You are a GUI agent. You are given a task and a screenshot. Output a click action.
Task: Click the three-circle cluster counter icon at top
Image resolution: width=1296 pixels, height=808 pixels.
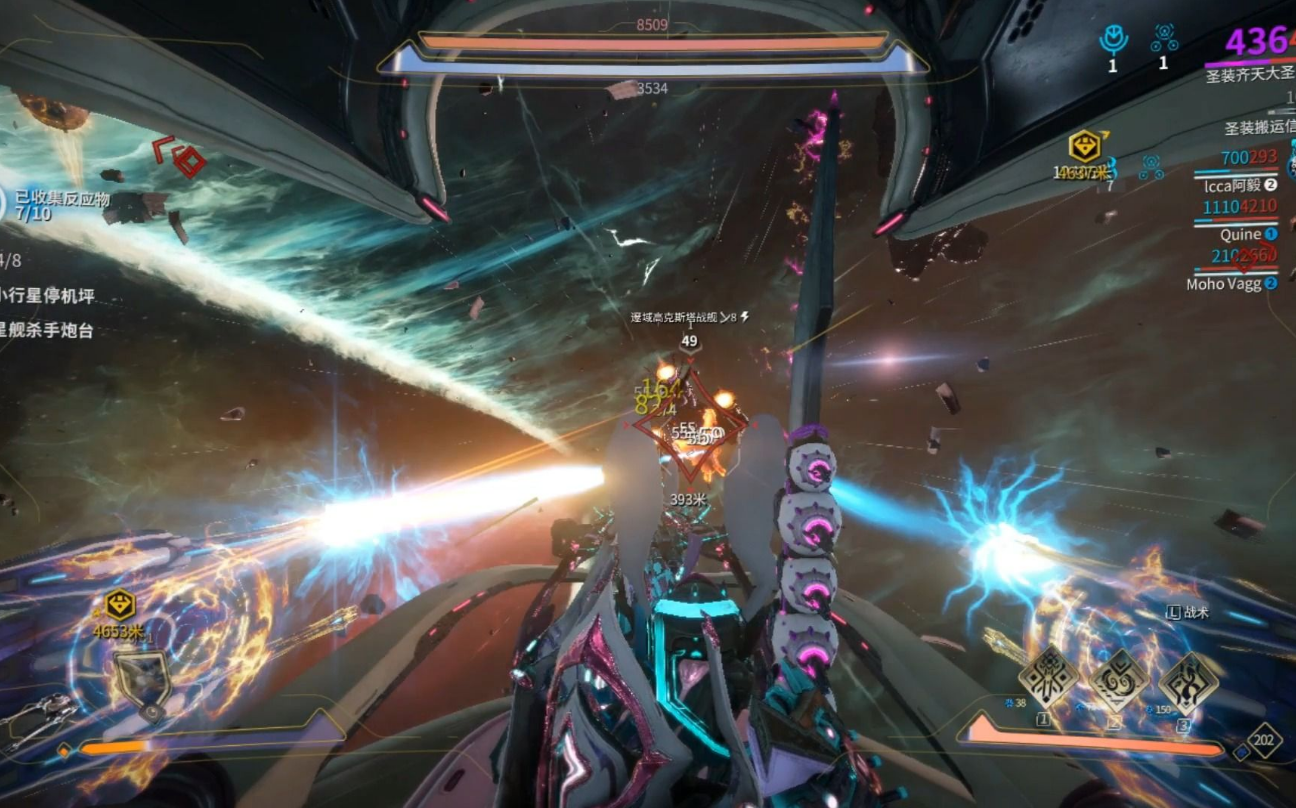click(x=1163, y=38)
